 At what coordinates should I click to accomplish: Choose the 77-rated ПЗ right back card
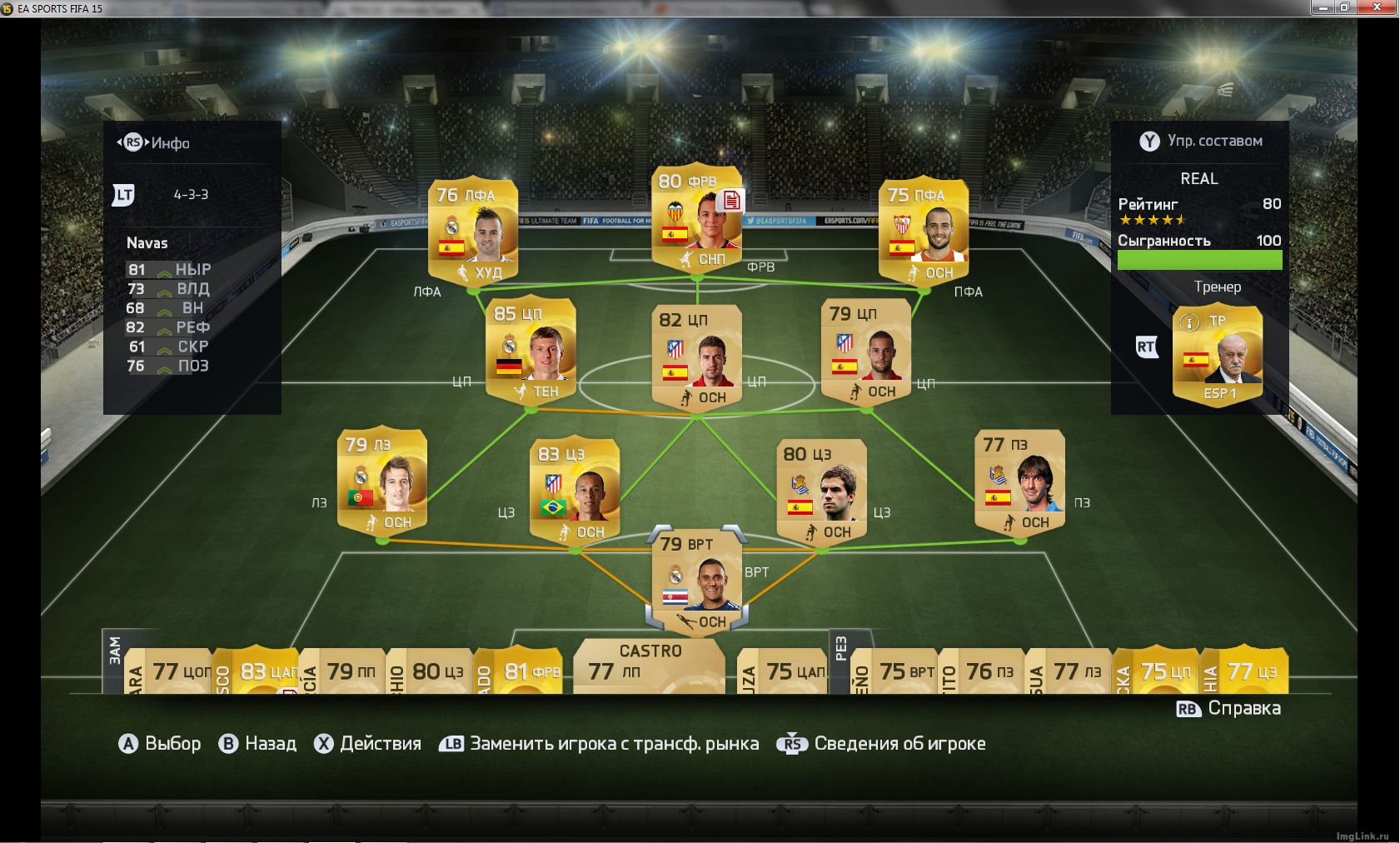[x=1019, y=481]
